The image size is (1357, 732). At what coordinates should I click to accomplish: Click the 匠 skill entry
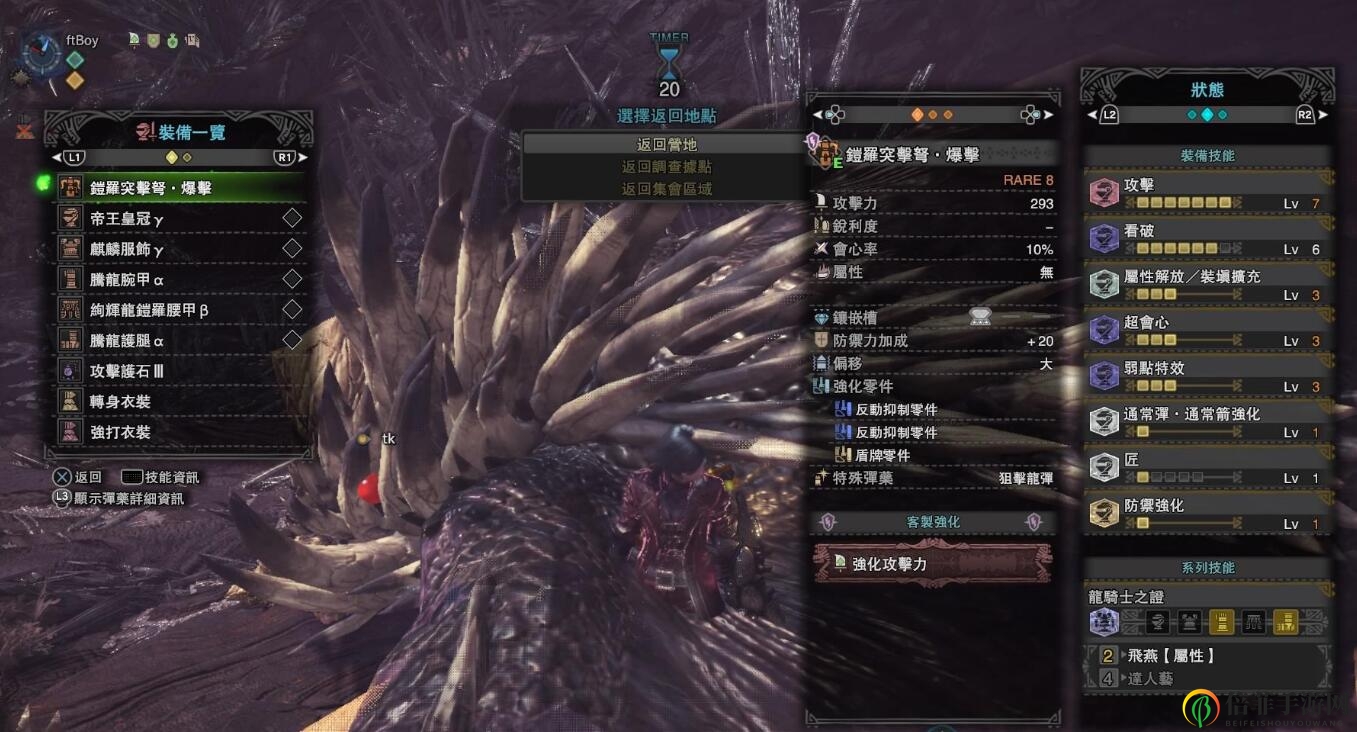pyautogui.click(x=1208, y=467)
